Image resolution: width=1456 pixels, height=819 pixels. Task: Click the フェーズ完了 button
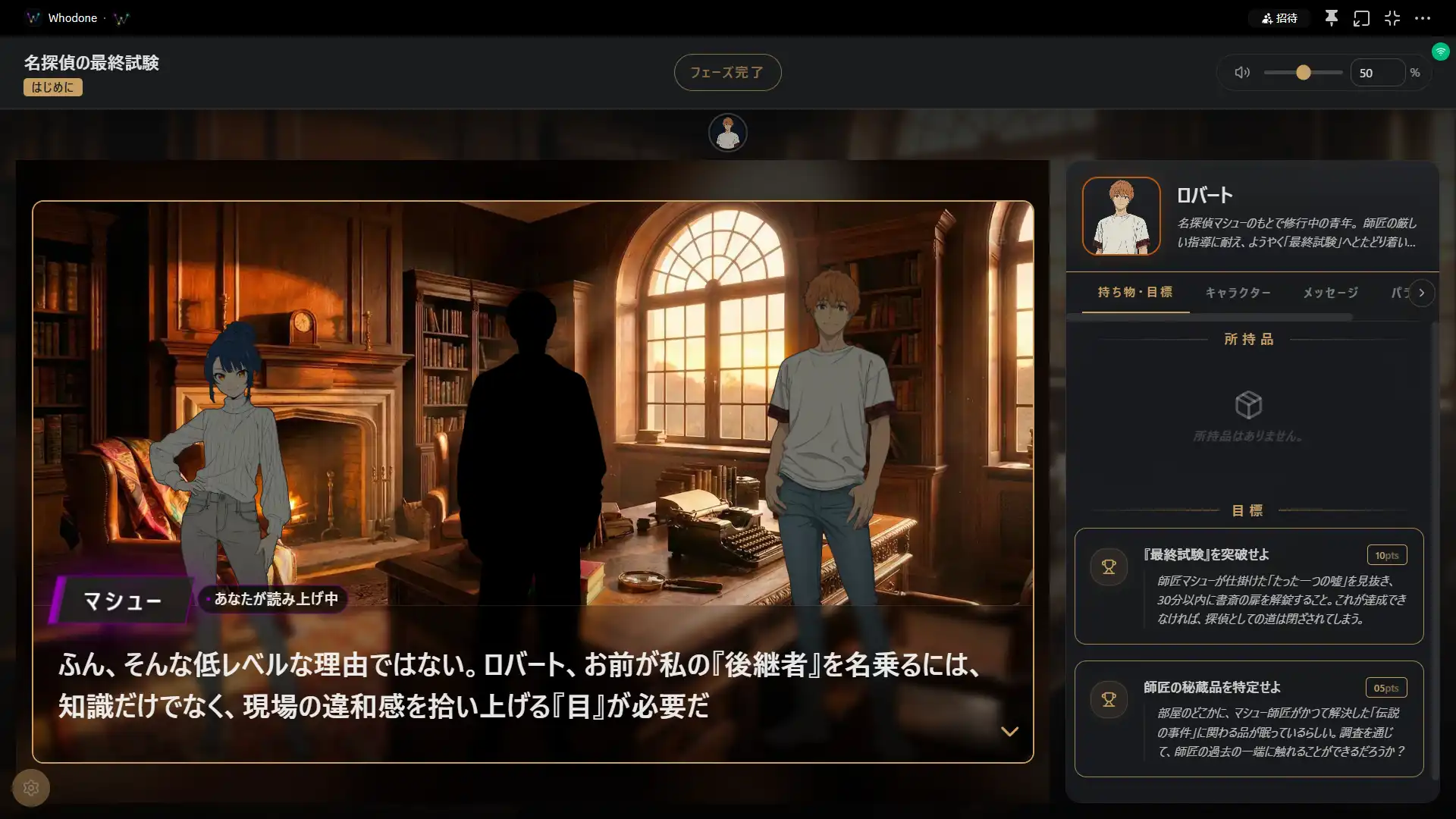pyautogui.click(x=727, y=73)
